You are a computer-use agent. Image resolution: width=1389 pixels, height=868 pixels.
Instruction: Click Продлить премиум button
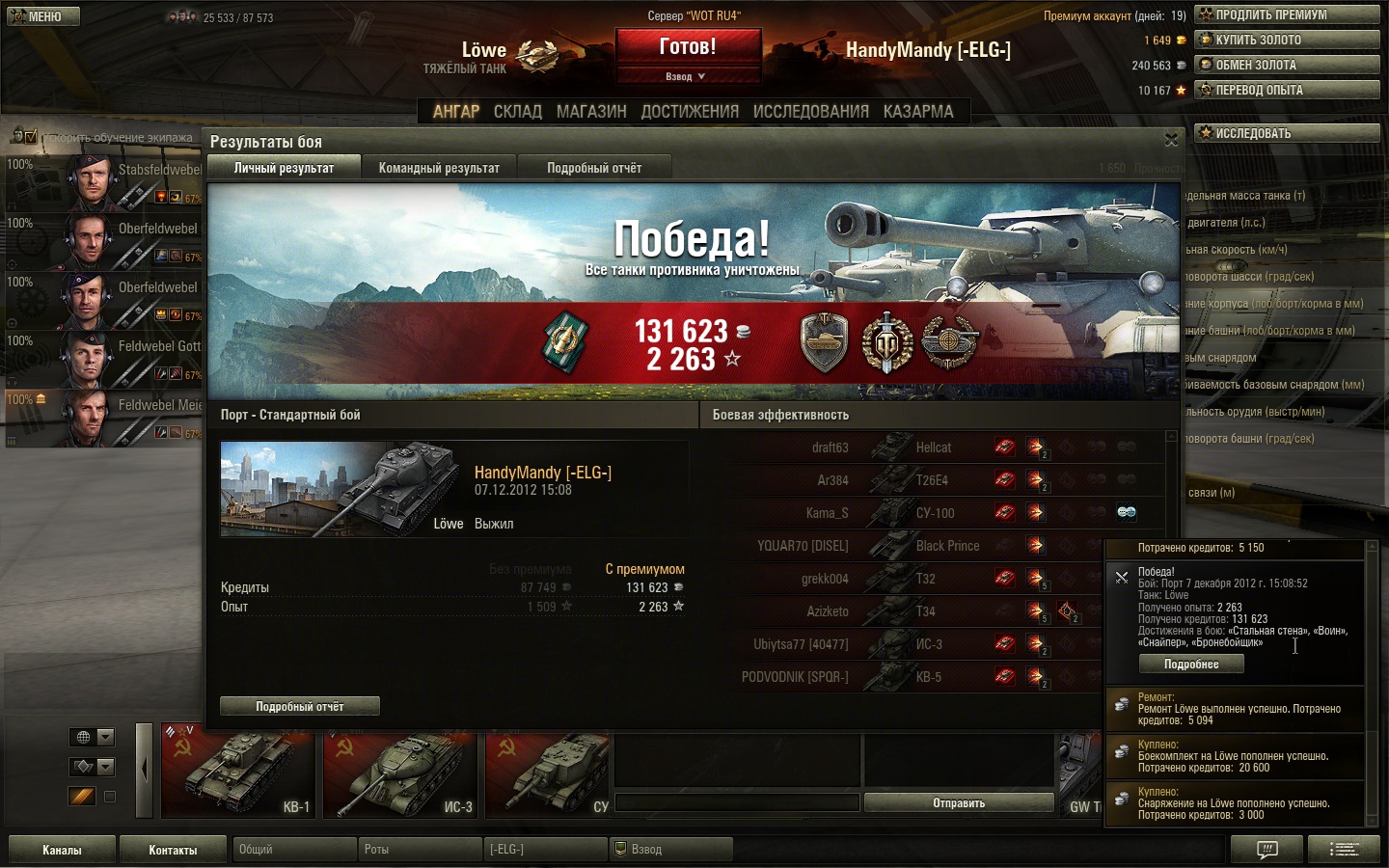click(1287, 14)
